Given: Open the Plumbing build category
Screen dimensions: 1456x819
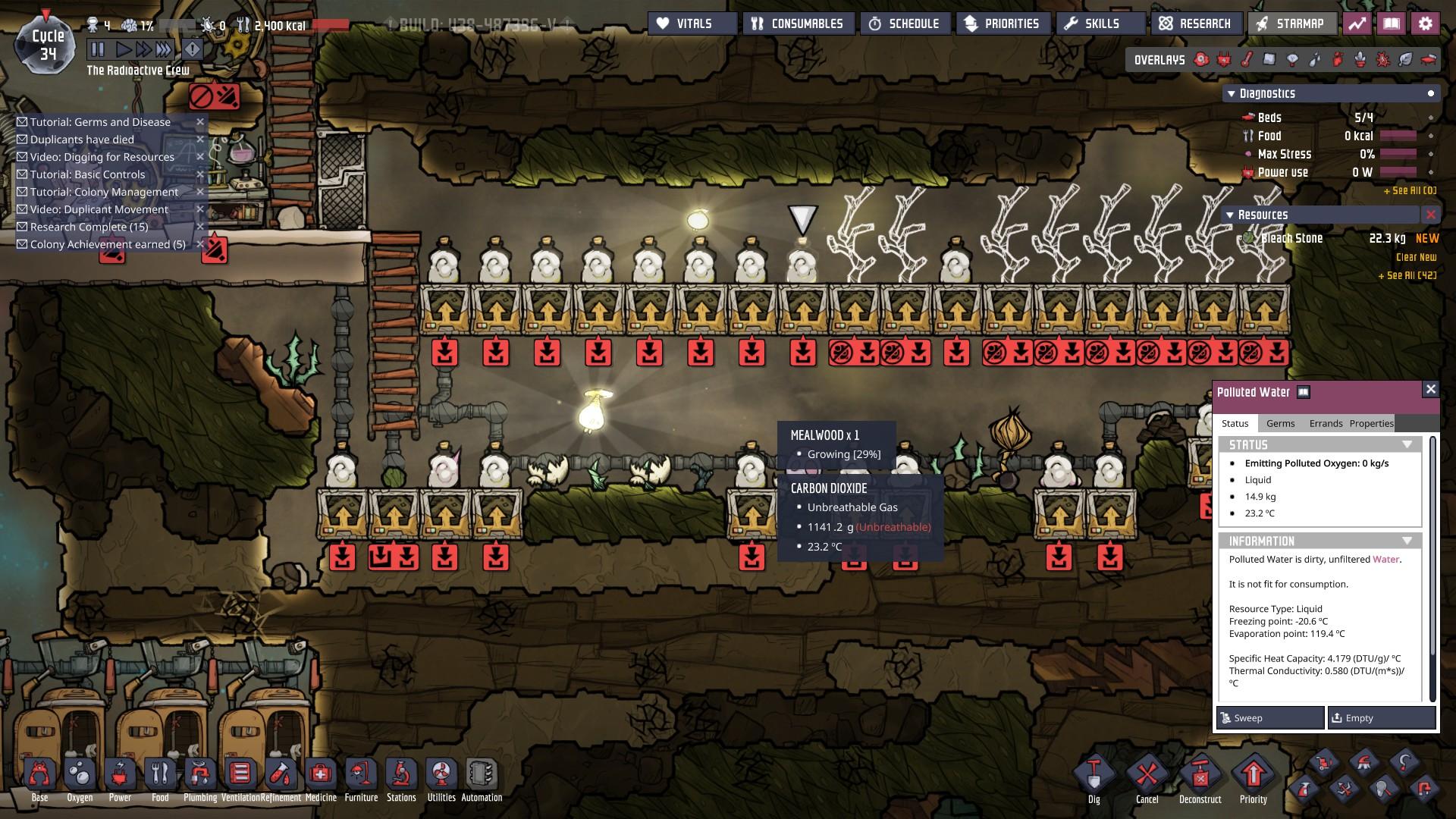Looking at the screenshot, I should (x=200, y=780).
